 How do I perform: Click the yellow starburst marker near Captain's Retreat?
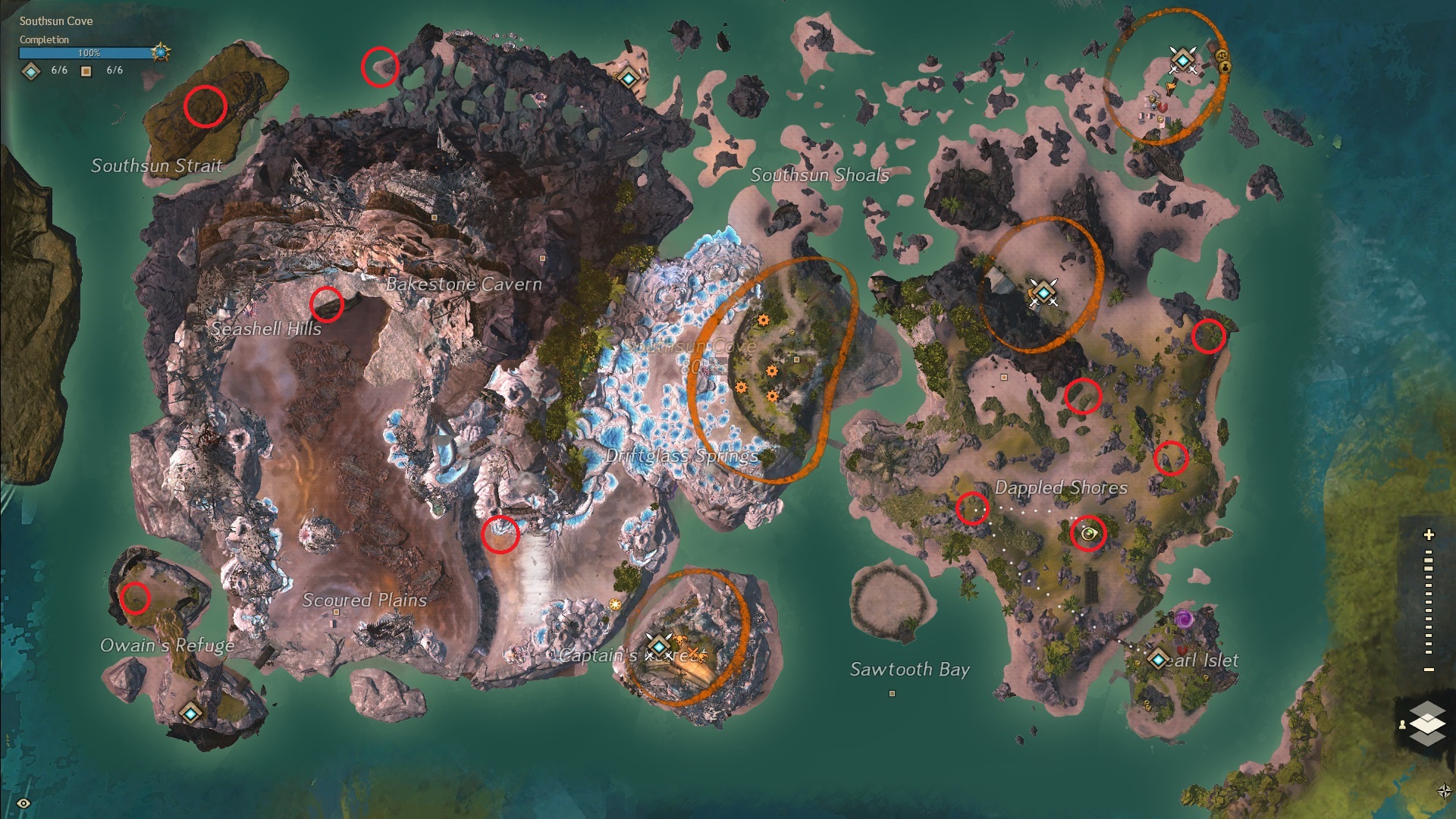[x=615, y=604]
